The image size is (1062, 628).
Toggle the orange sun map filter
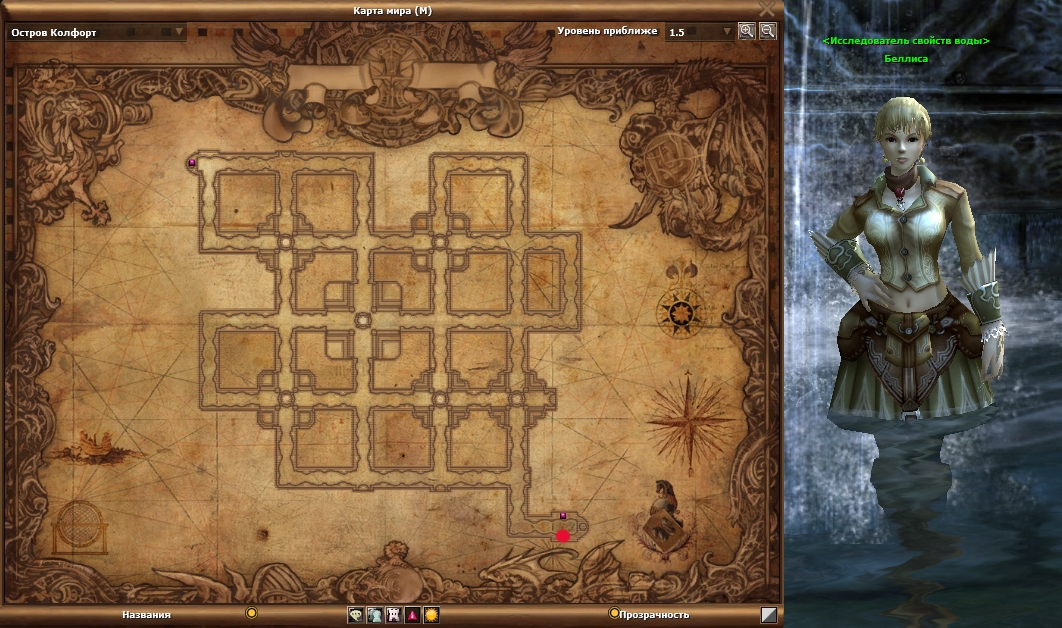(x=431, y=615)
